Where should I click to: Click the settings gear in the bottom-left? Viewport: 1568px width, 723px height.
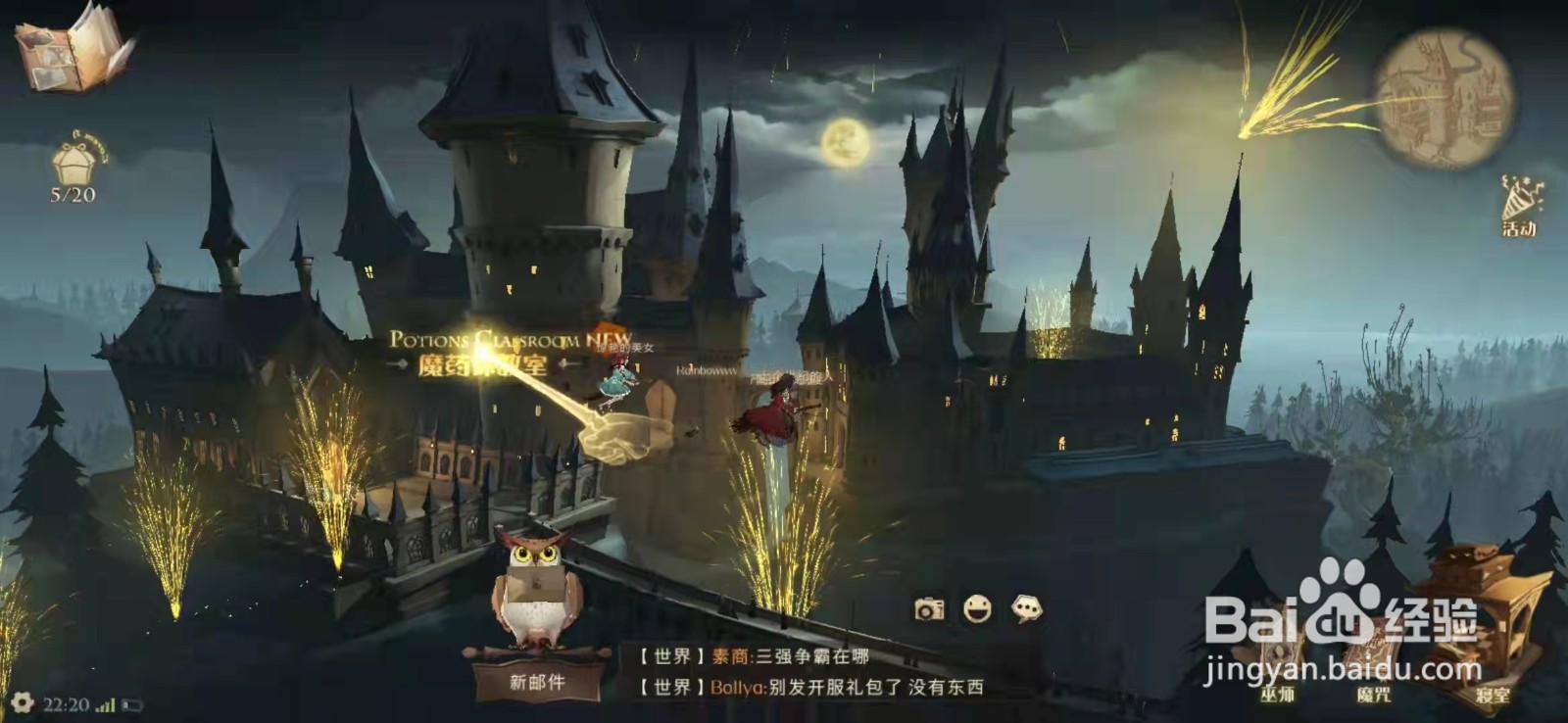pos(24,701)
